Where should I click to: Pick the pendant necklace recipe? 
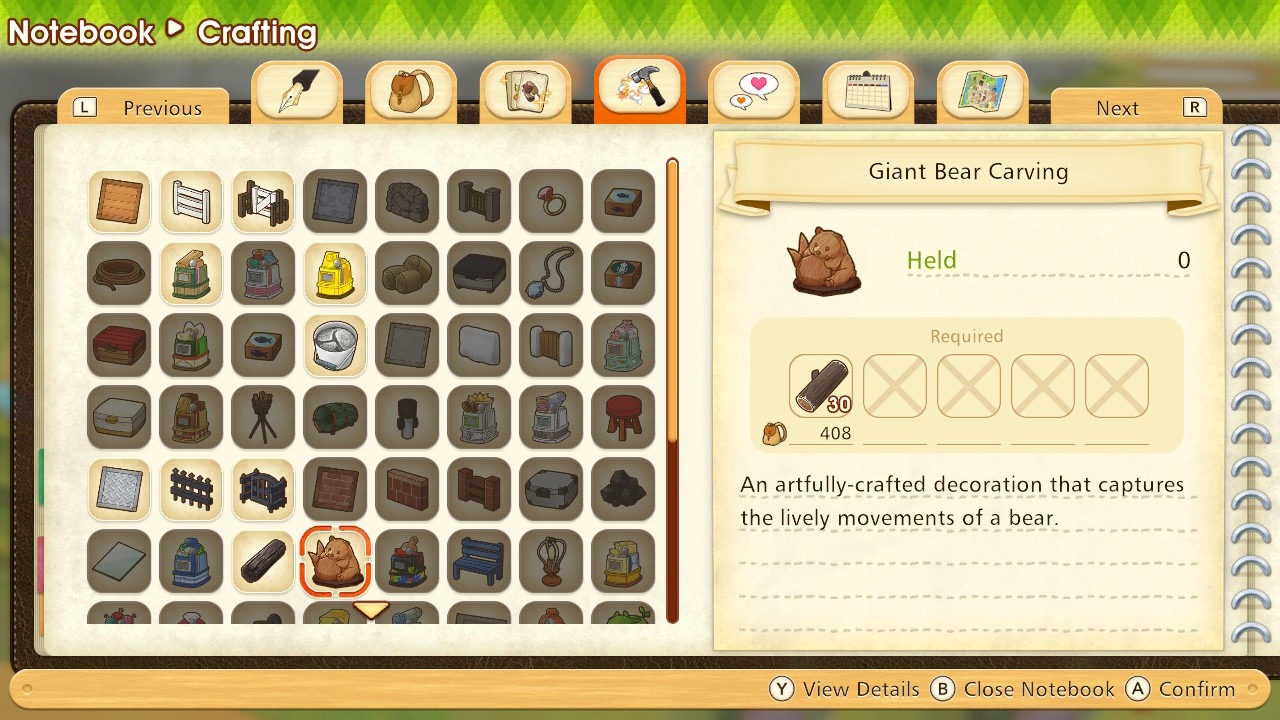tap(551, 273)
